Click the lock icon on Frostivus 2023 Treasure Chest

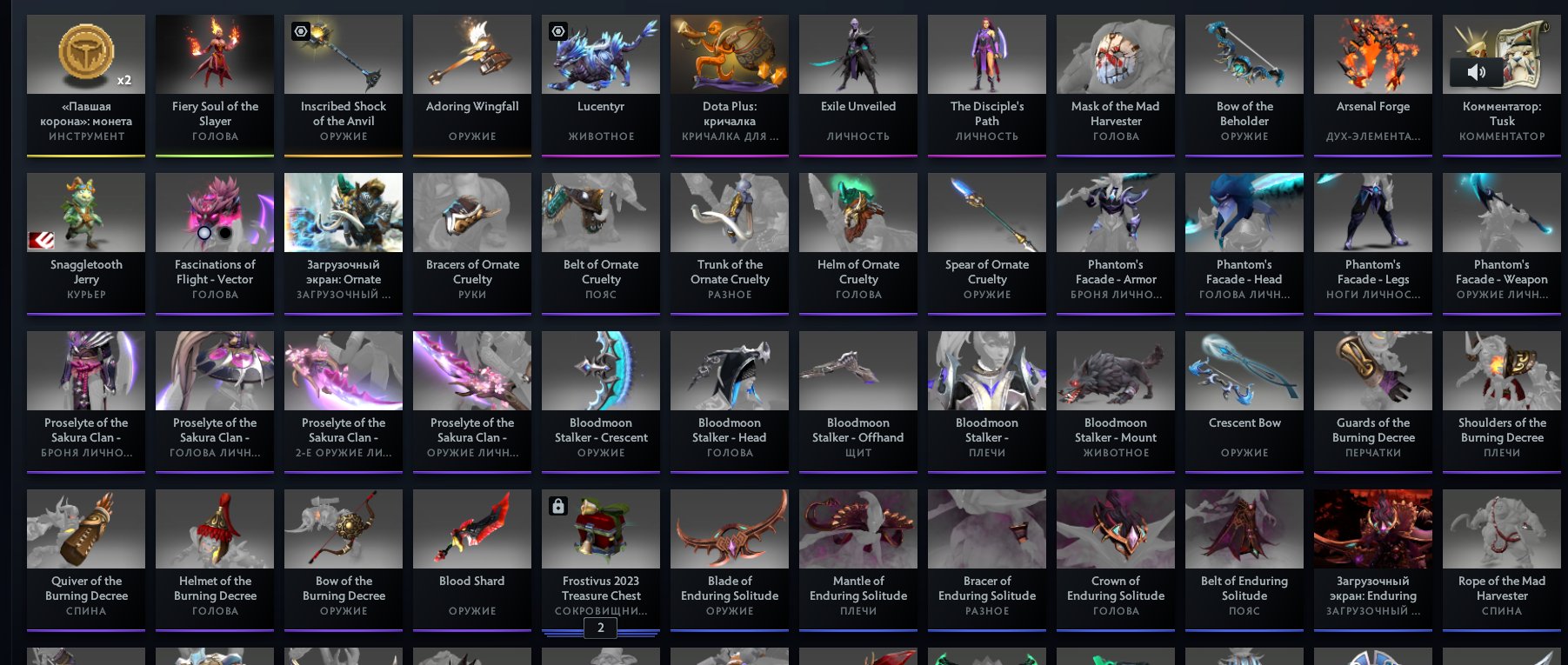click(x=557, y=504)
